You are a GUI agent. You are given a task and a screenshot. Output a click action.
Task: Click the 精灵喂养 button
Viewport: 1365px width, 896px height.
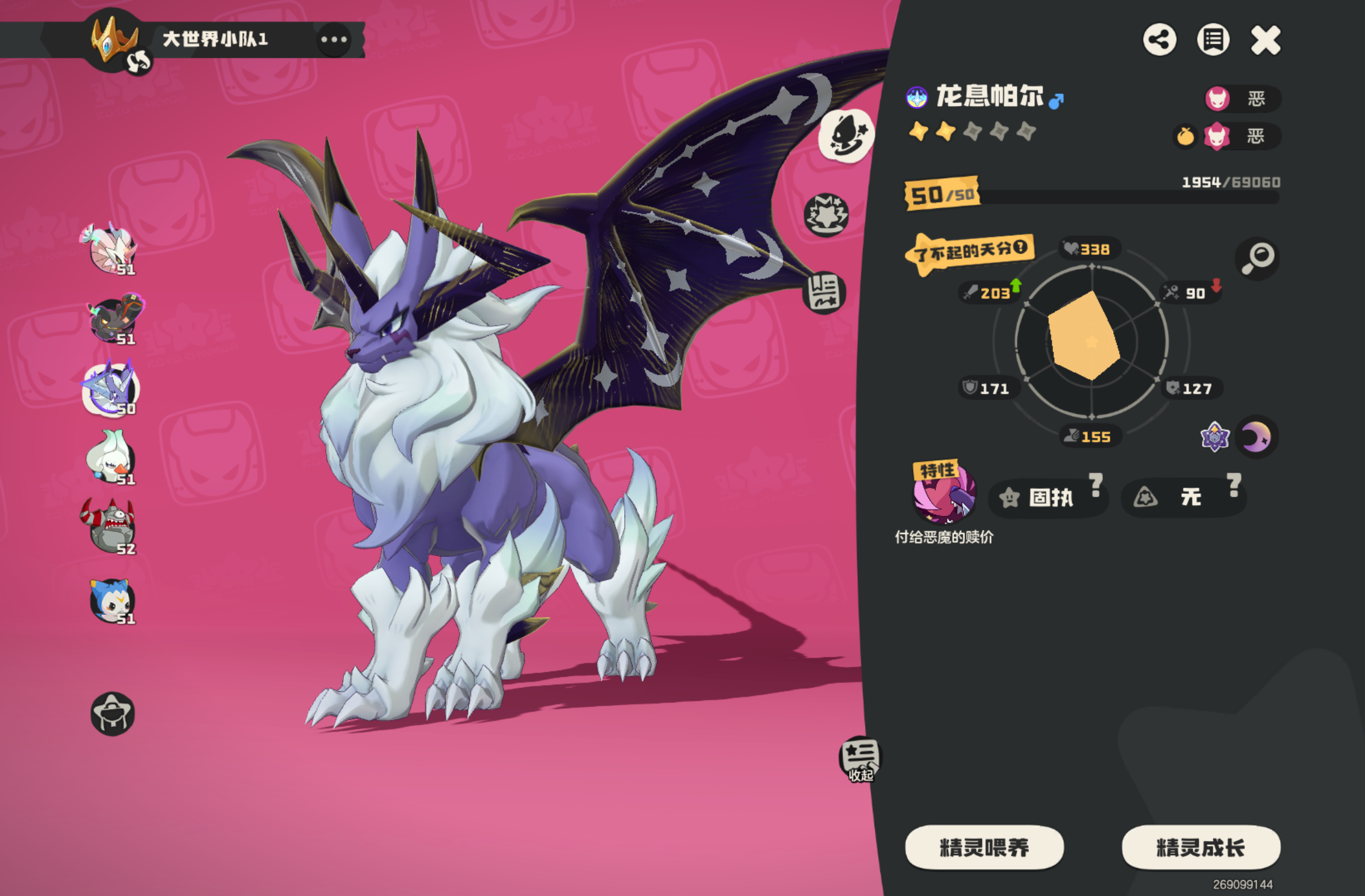point(984,847)
